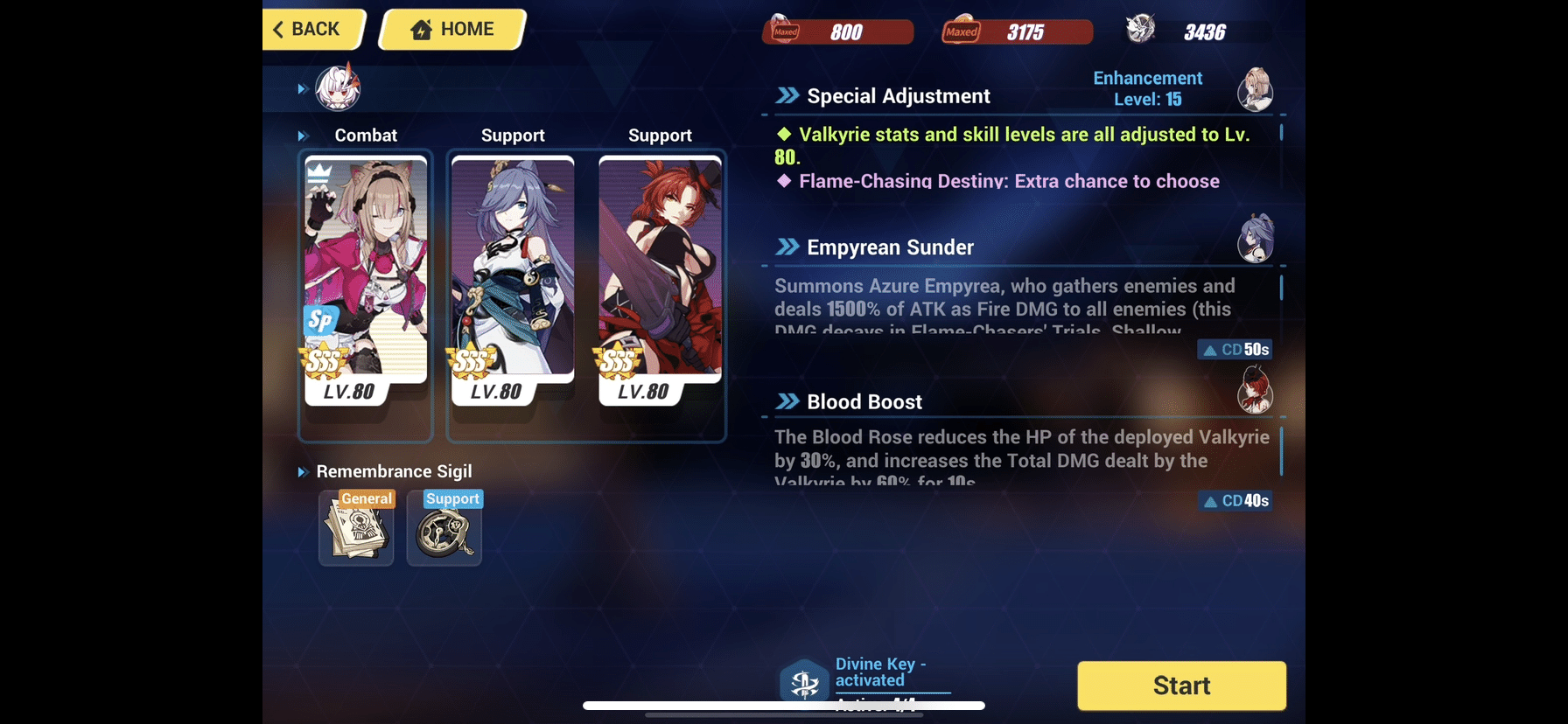Viewport: 1568px width, 724px height.
Task: Select the red-haired Support valkyrie card
Action: click(x=660, y=289)
